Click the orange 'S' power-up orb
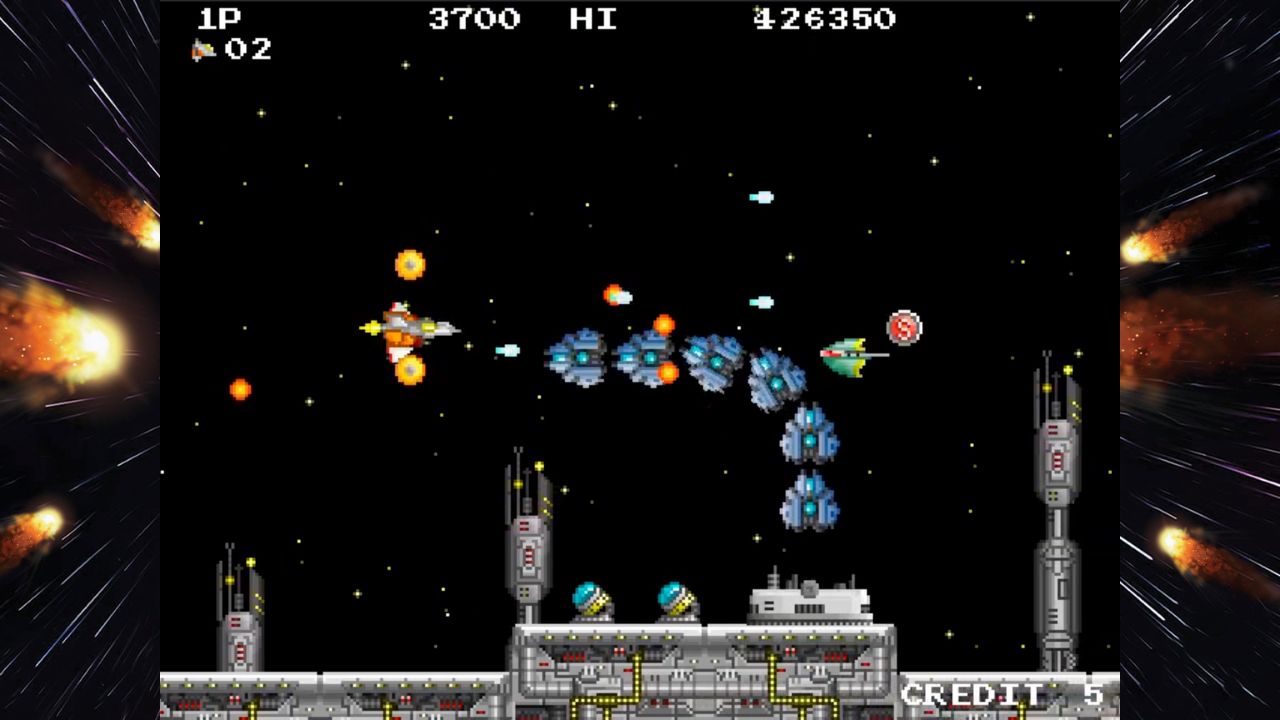The width and height of the screenshot is (1280, 720). pos(903,327)
